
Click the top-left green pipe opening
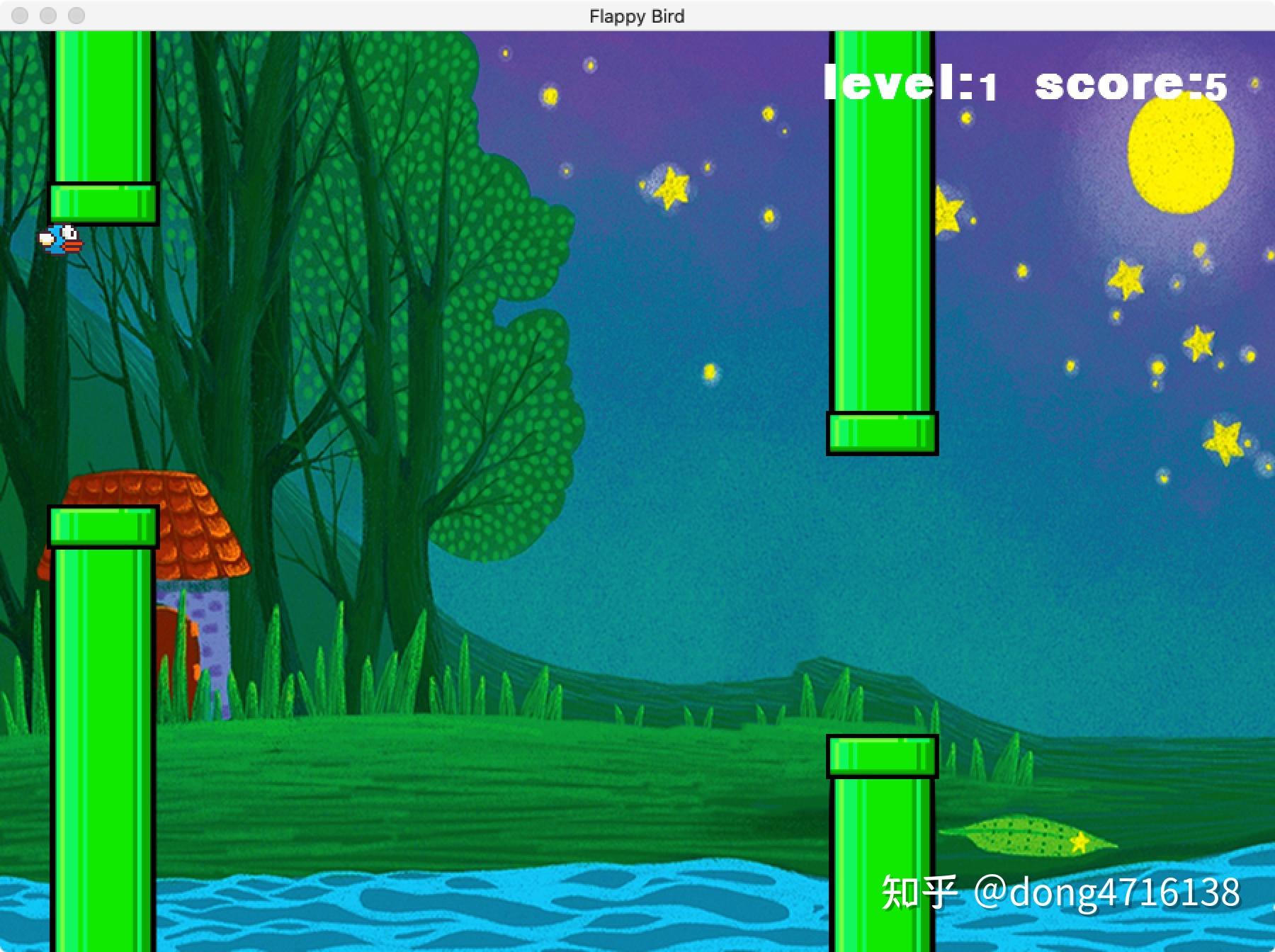click(x=103, y=202)
